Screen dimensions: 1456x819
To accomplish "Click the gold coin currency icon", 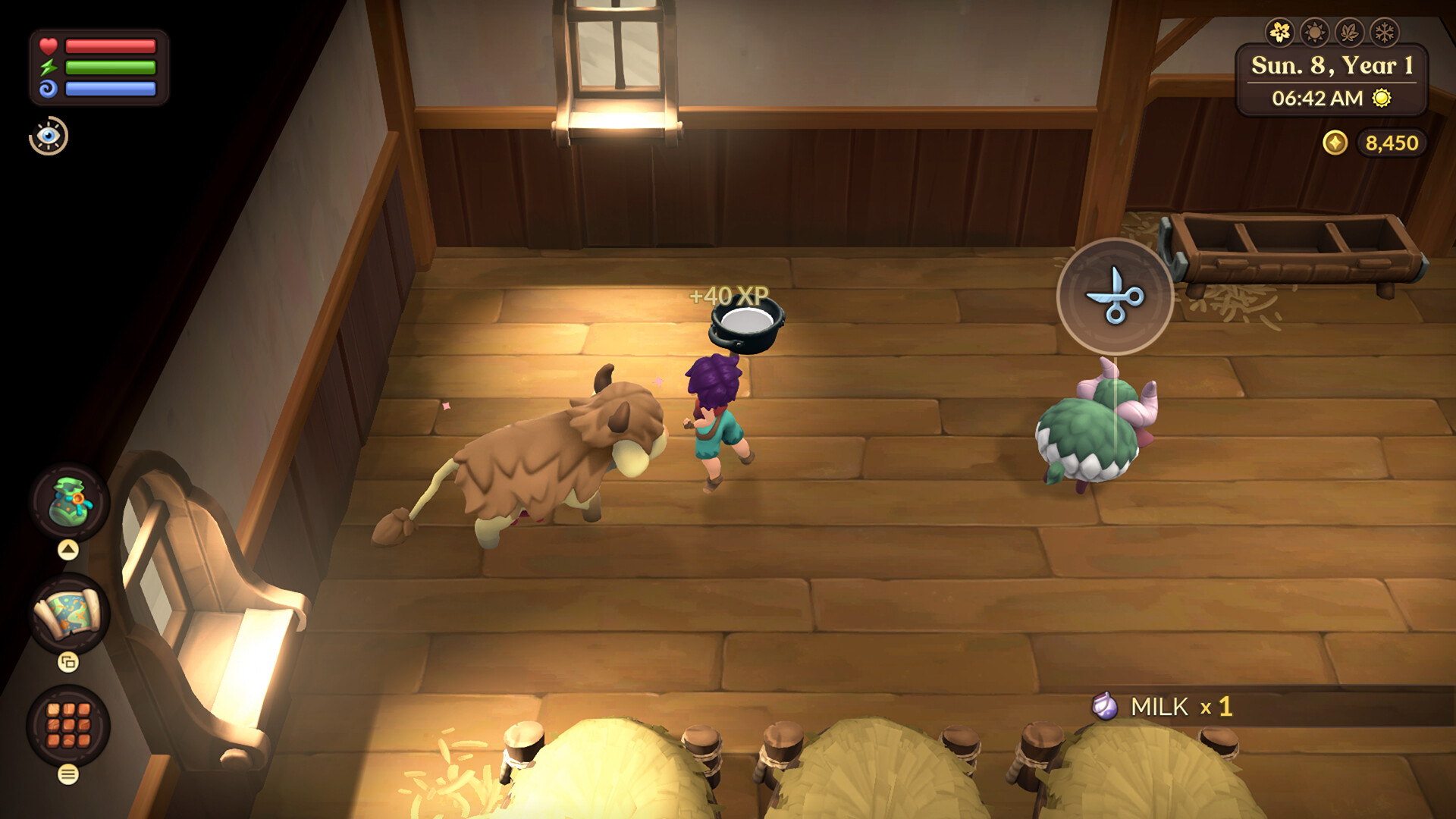I will [x=1335, y=143].
